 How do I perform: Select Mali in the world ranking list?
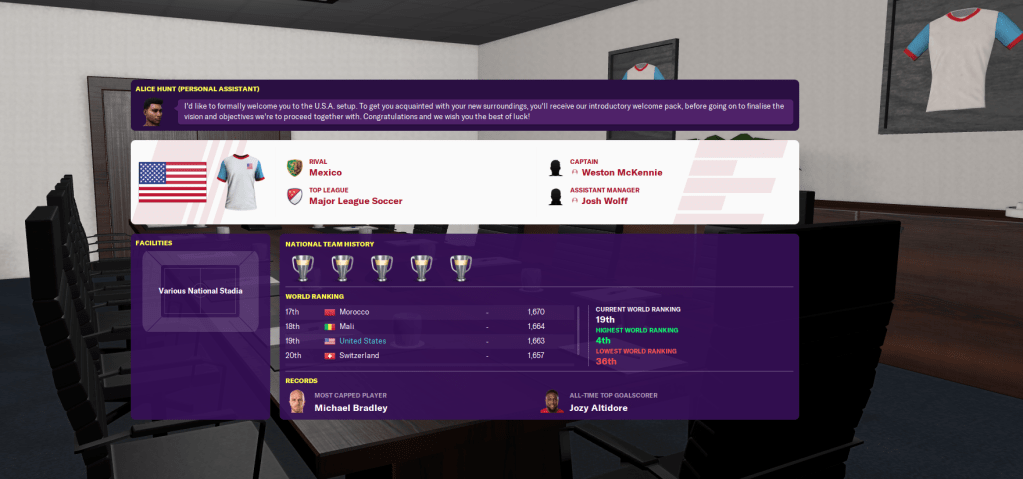click(348, 326)
